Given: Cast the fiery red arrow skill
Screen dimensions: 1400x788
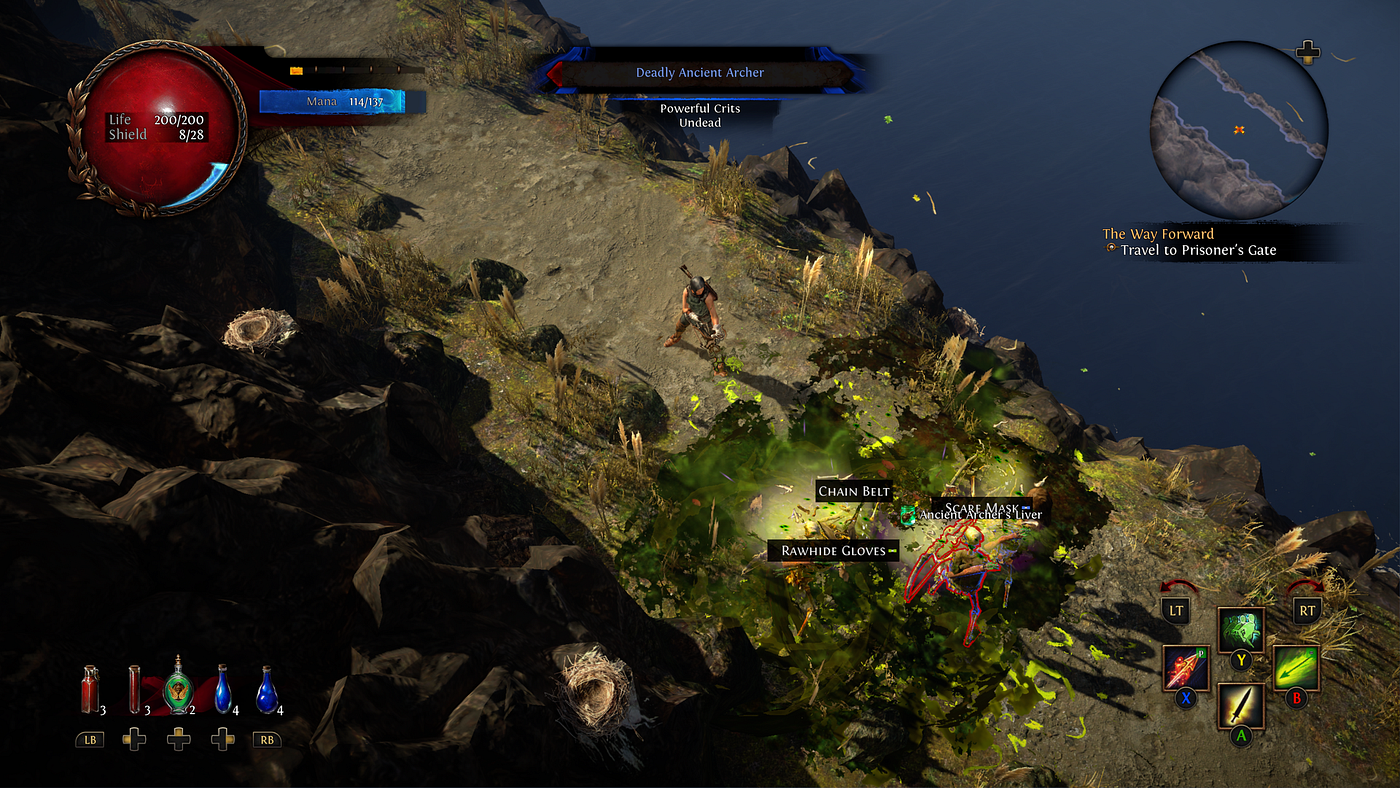Looking at the screenshot, I should [x=1187, y=668].
